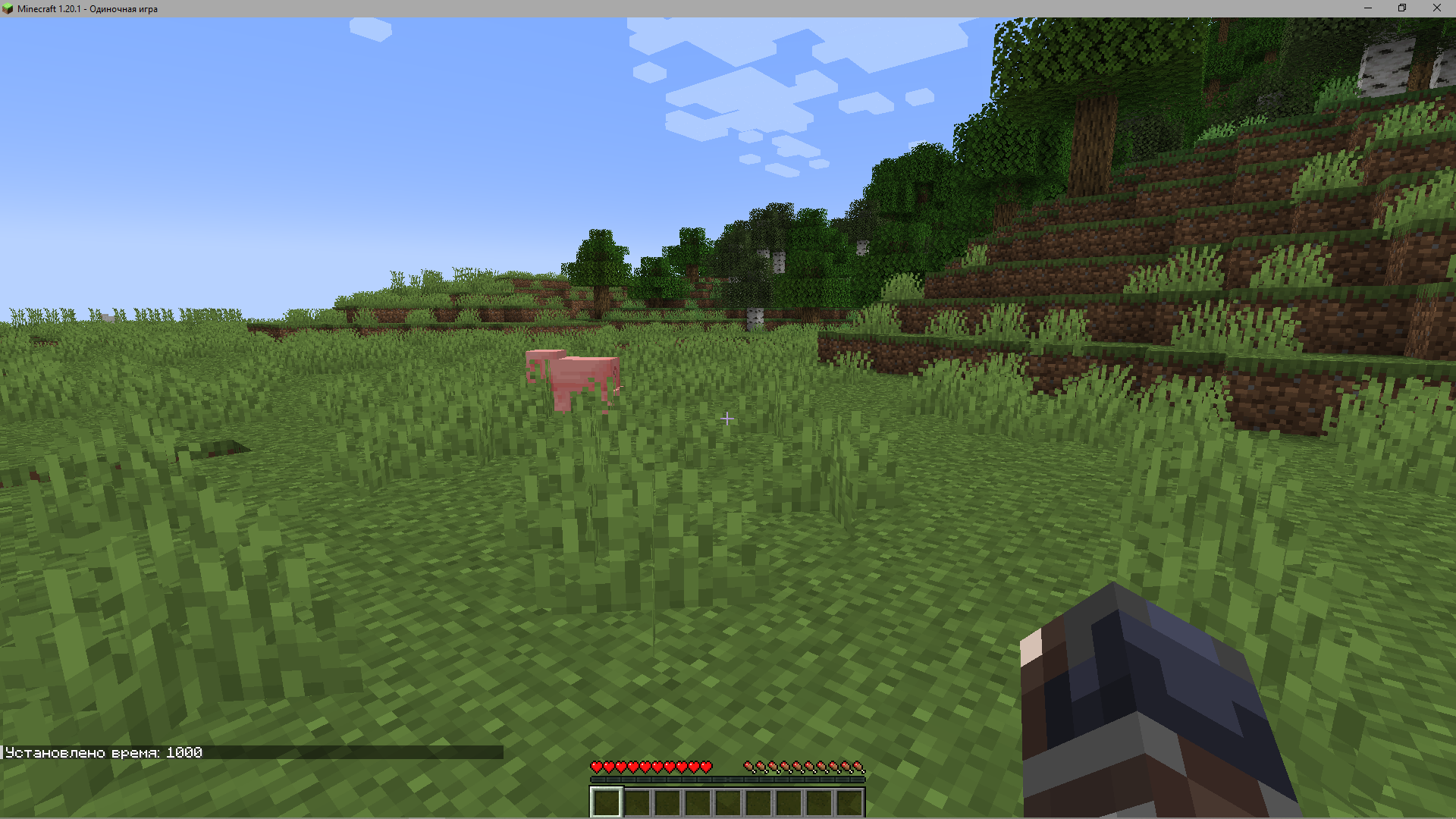The width and height of the screenshot is (1456, 819).
Task: Click the Minecraft grass block title bar icon
Action: click(8, 8)
